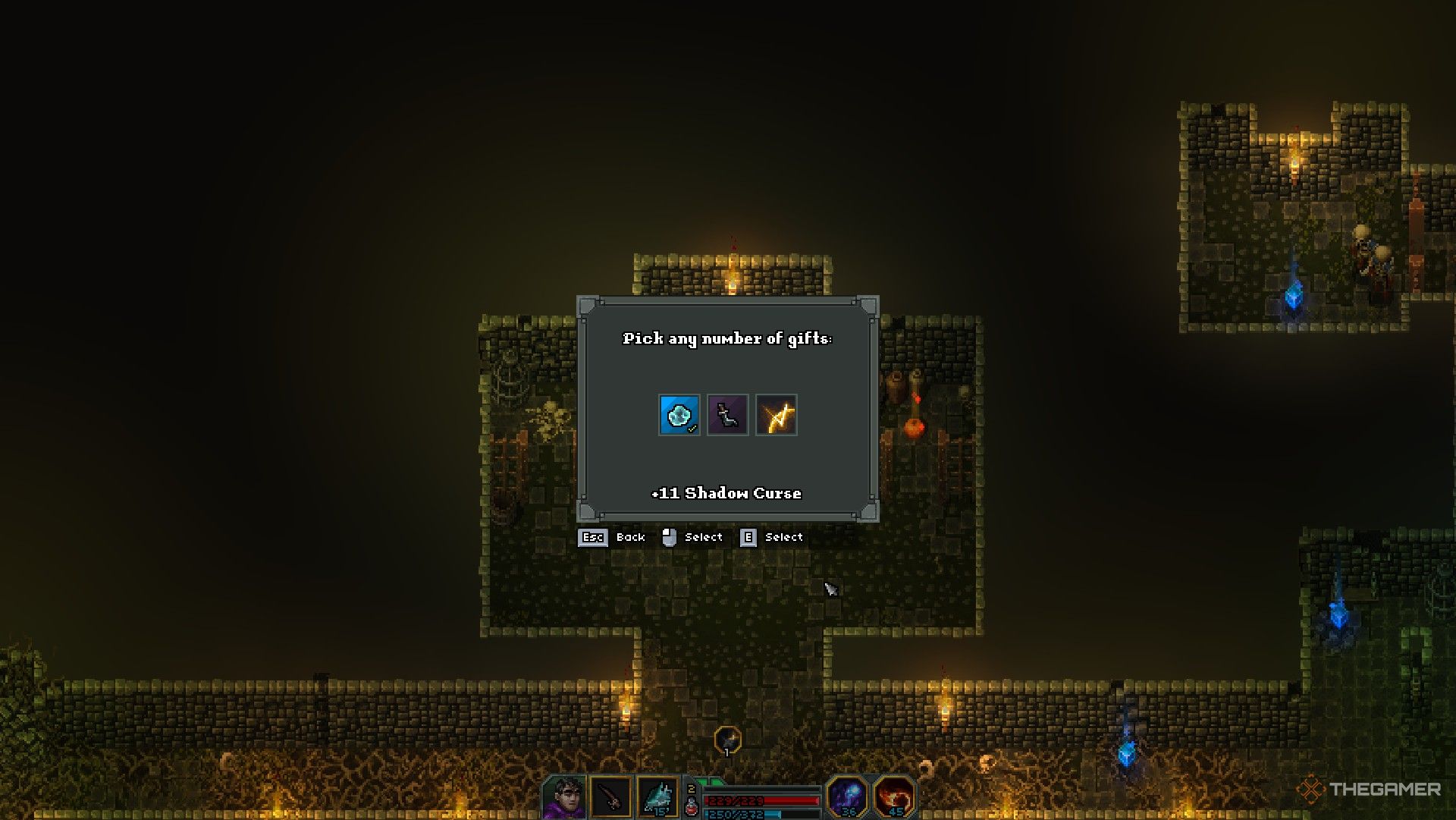Activate the blue arcane orb spell
The height and width of the screenshot is (820, 1456).
(x=847, y=796)
